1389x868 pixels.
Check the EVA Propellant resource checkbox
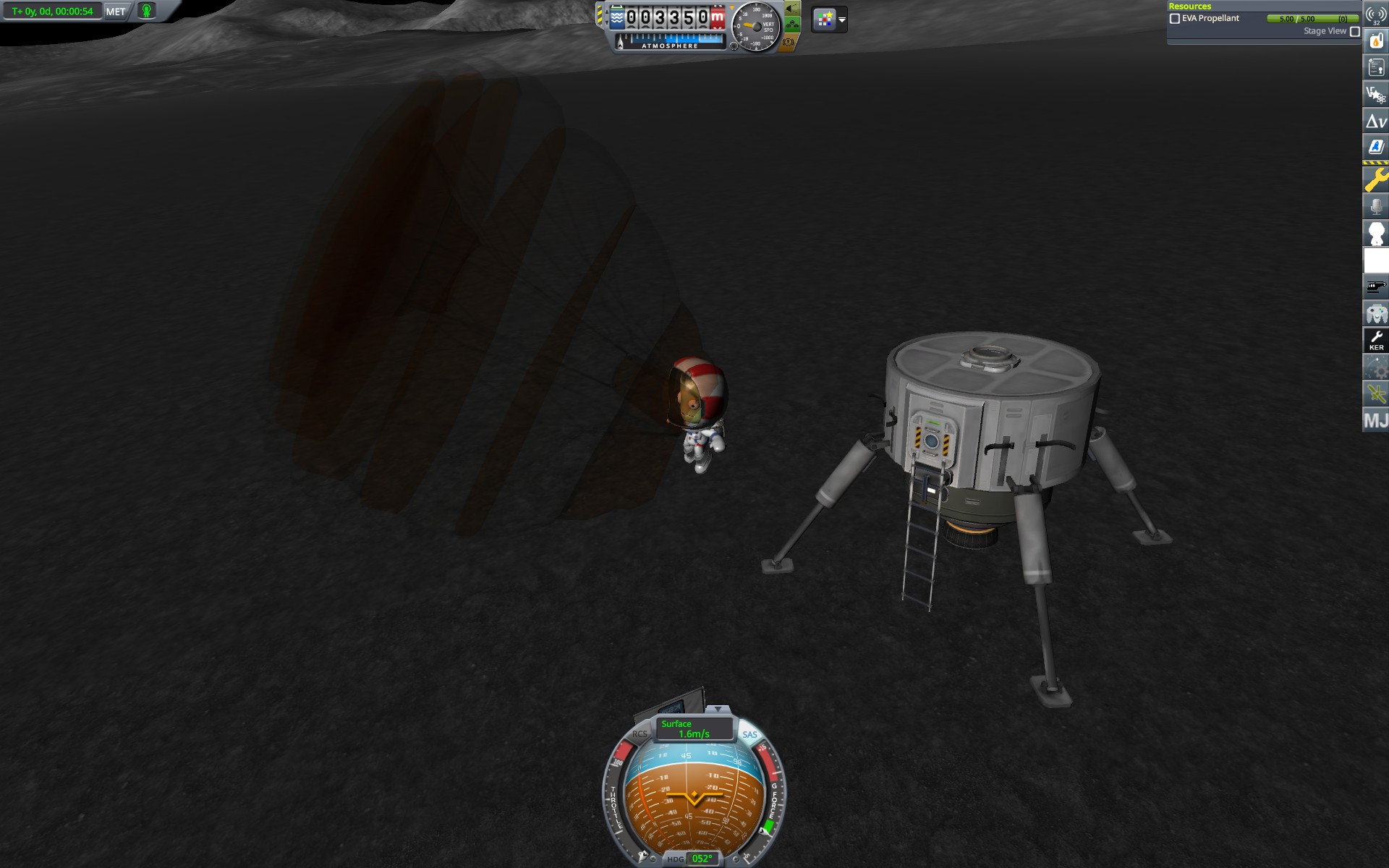1176,18
